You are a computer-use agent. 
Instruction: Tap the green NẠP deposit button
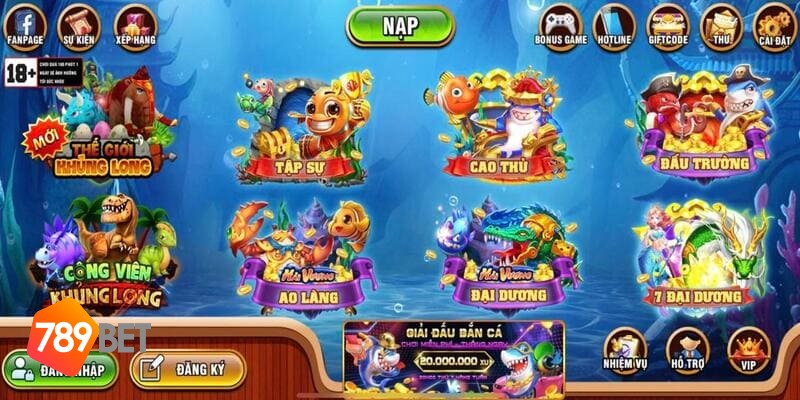point(400,26)
